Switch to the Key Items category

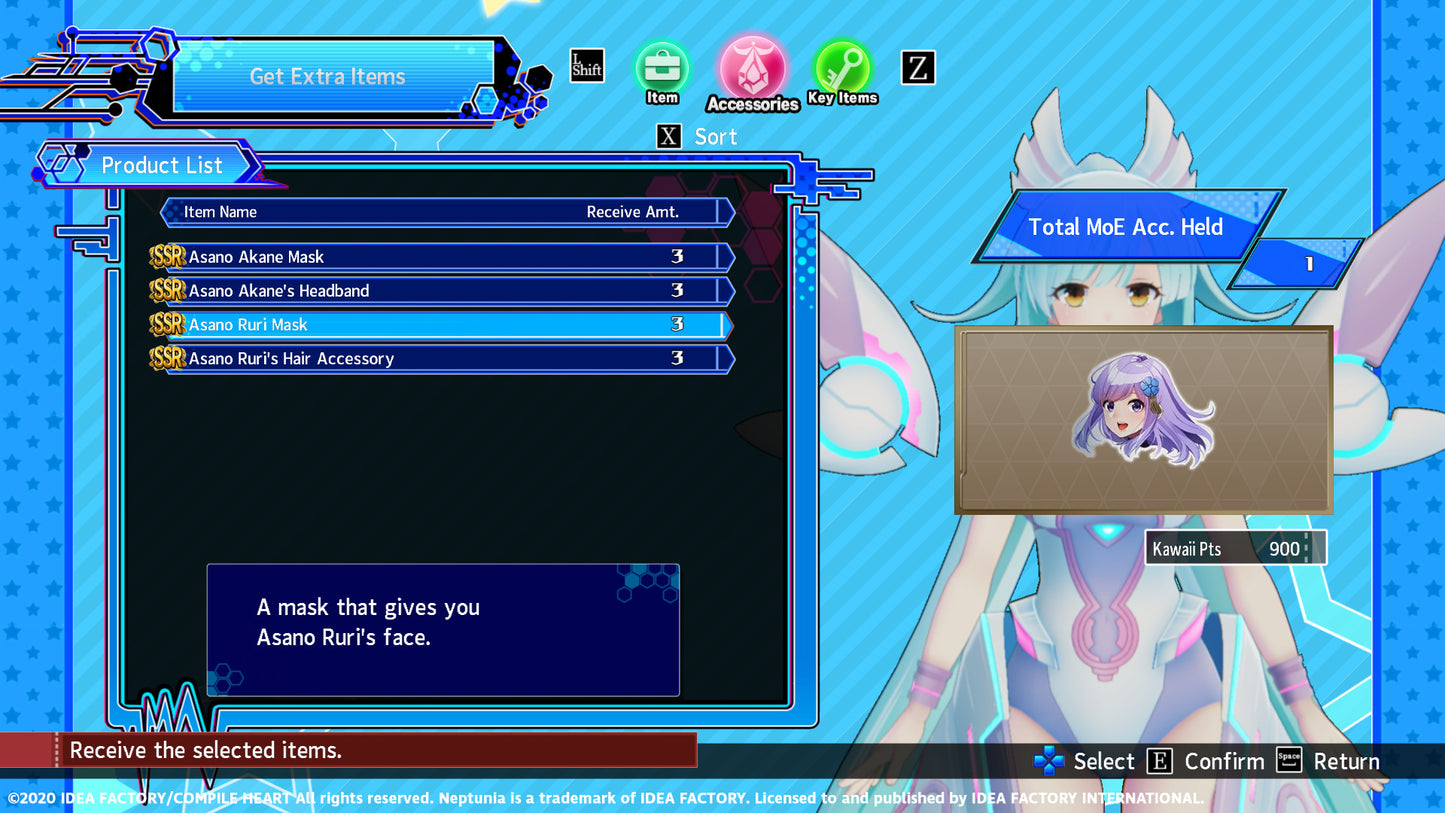843,68
